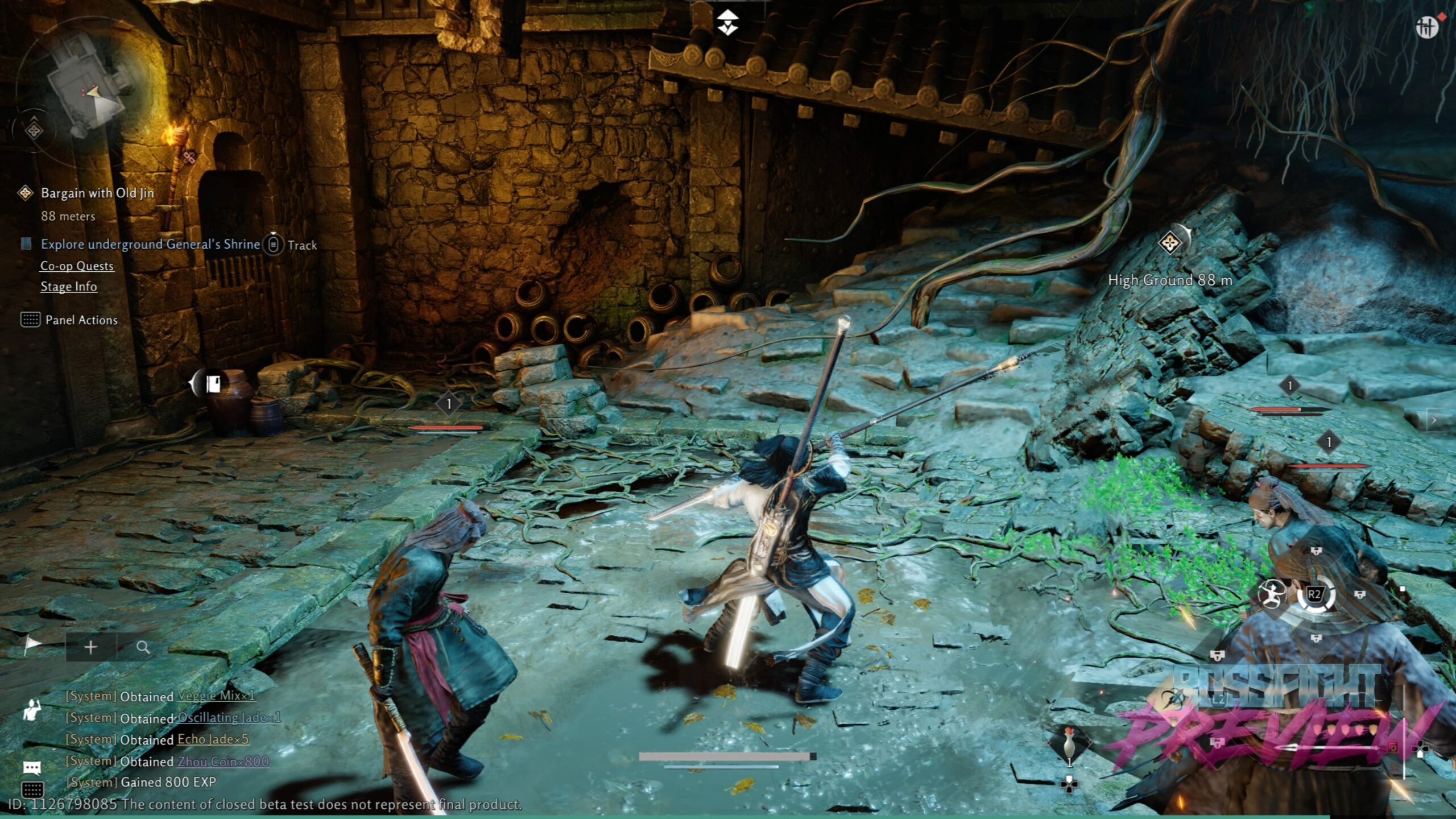This screenshot has height=819, width=1456.
Task: Inspect the Echo Jade item link
Action: pos(213,739)
